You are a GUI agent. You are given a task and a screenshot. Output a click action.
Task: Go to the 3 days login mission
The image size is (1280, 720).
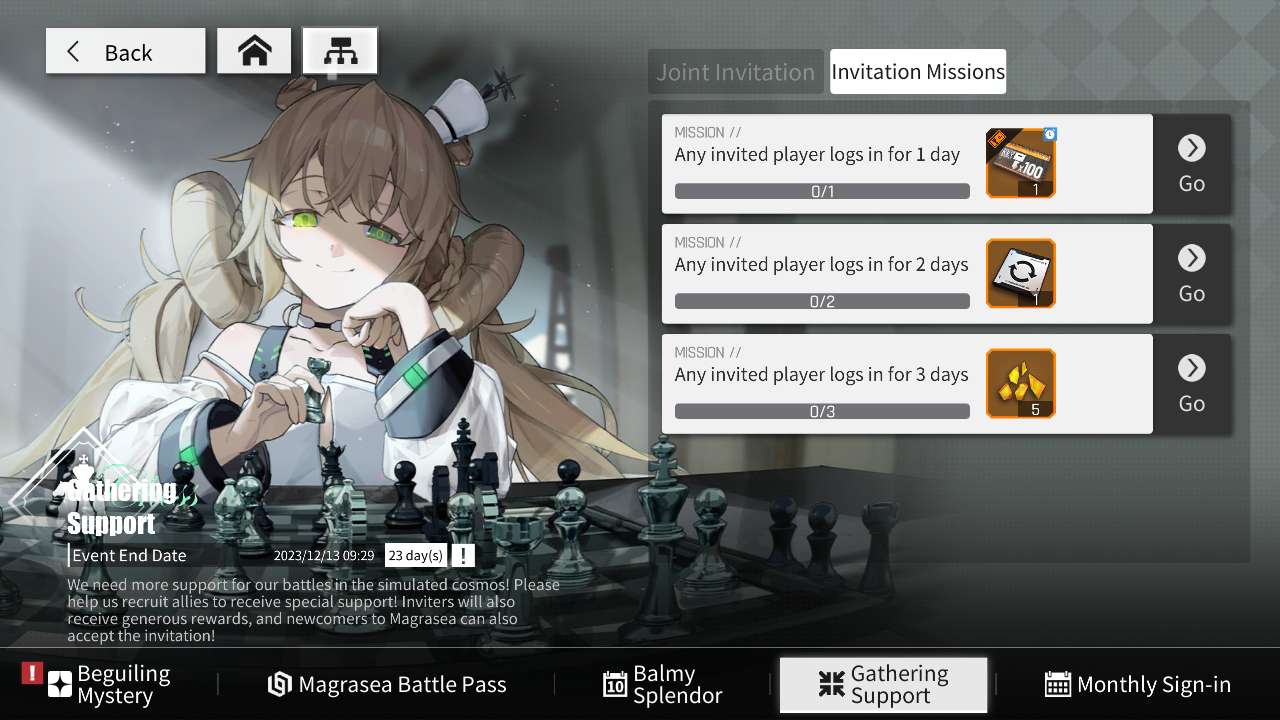1191,384
